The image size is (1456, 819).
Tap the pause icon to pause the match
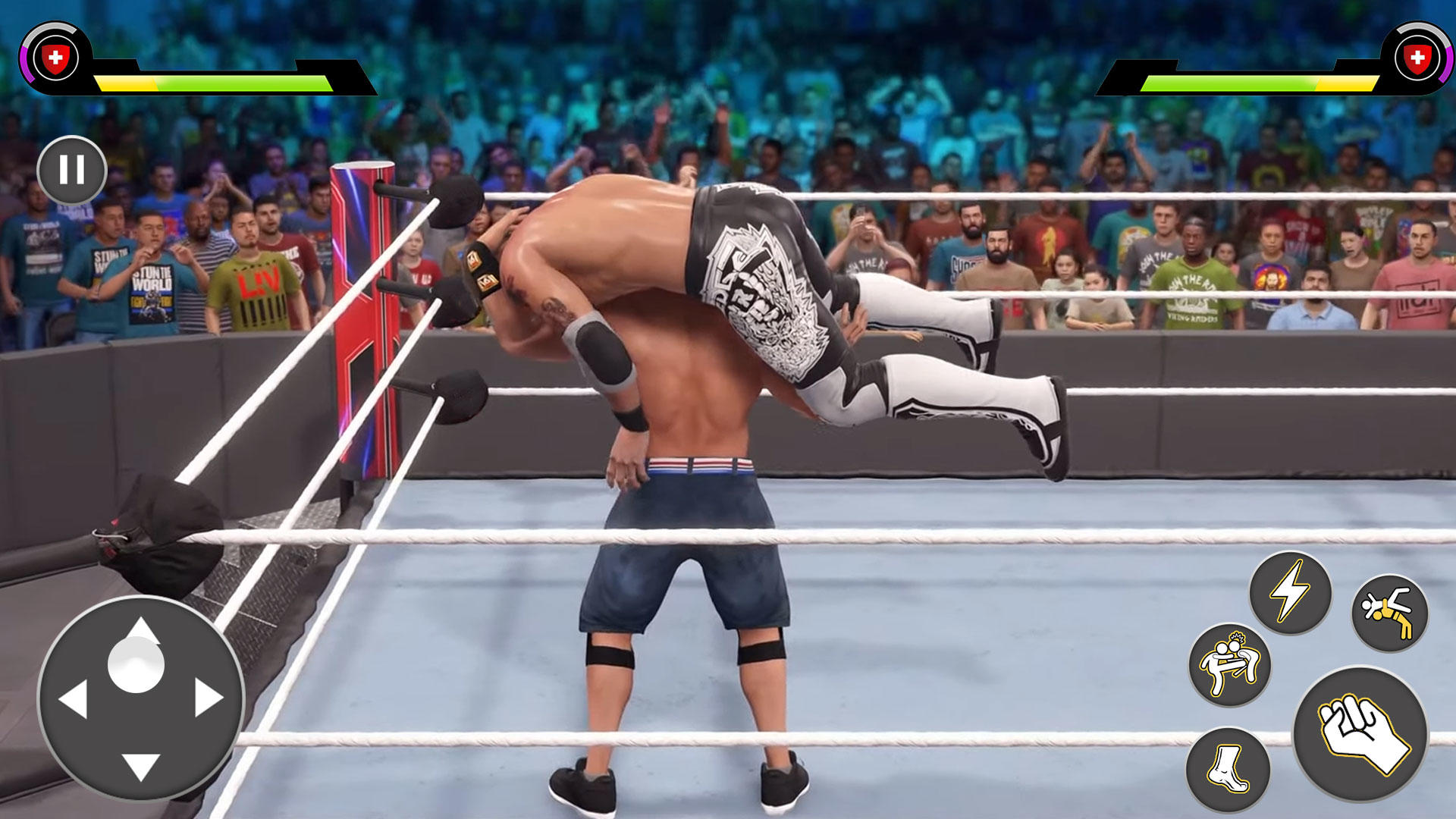[x=73, y=170]
